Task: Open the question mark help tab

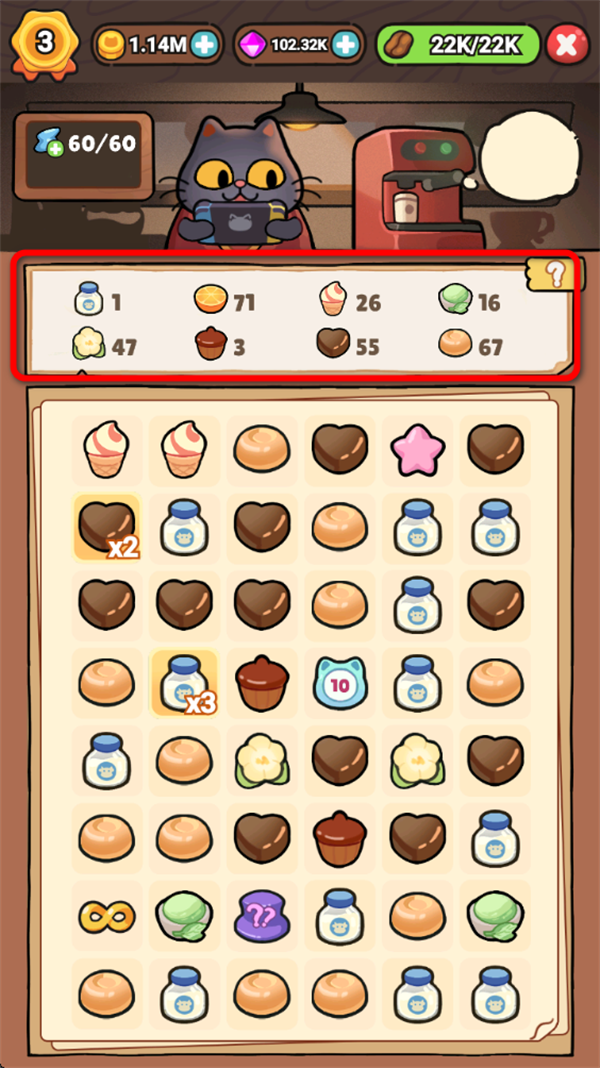Action: pyautogui.click(x=558, y=273)
